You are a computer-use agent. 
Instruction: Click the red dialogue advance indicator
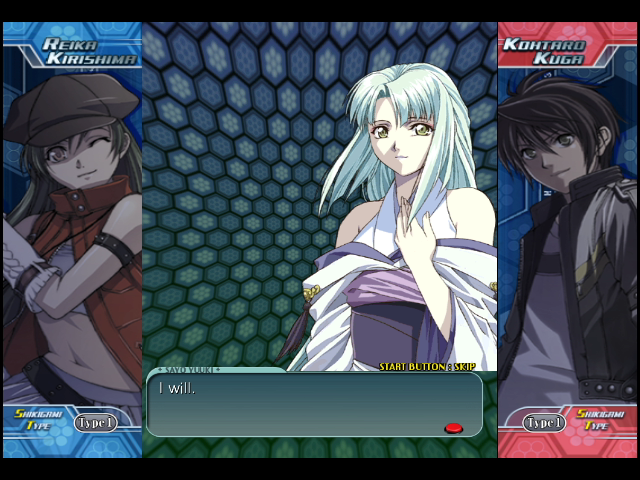[x=453, y=428]
